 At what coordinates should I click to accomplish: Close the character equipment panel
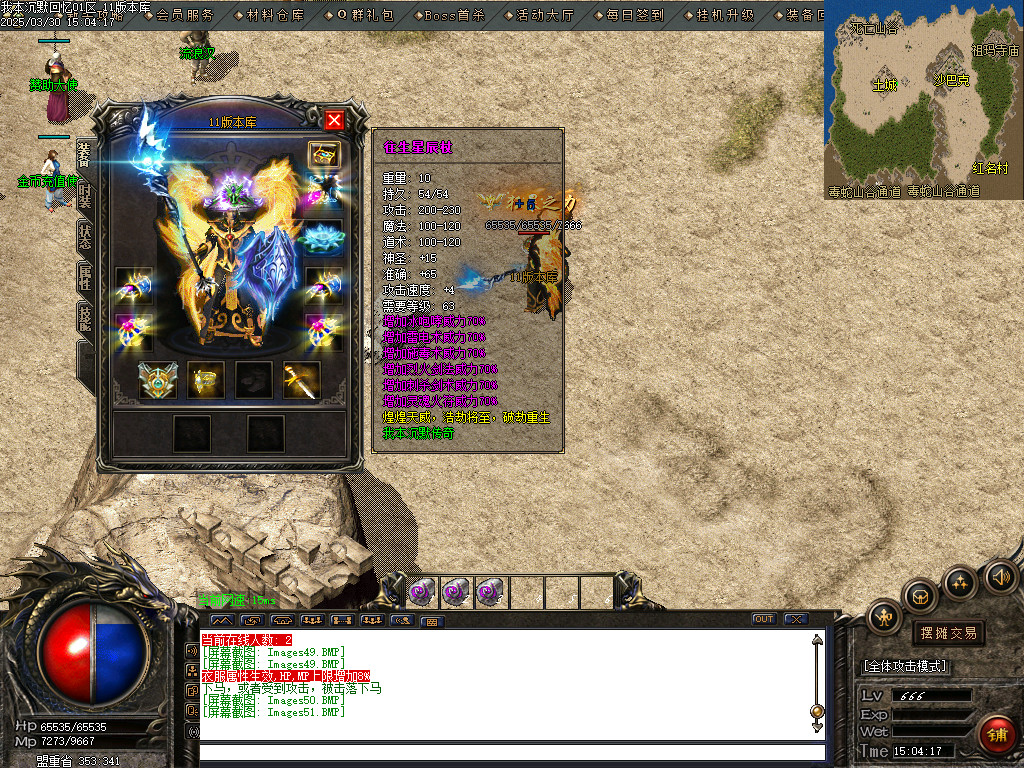pyautogui.click(x=334, y=120)
